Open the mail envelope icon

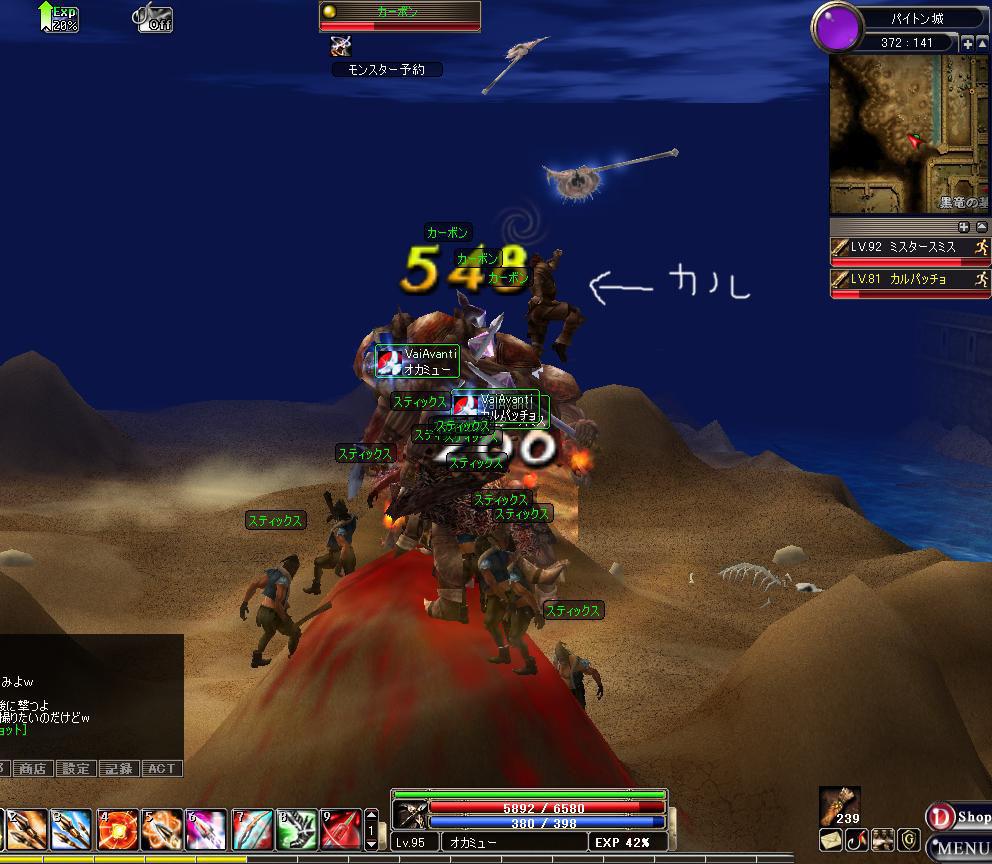point(830,839)
